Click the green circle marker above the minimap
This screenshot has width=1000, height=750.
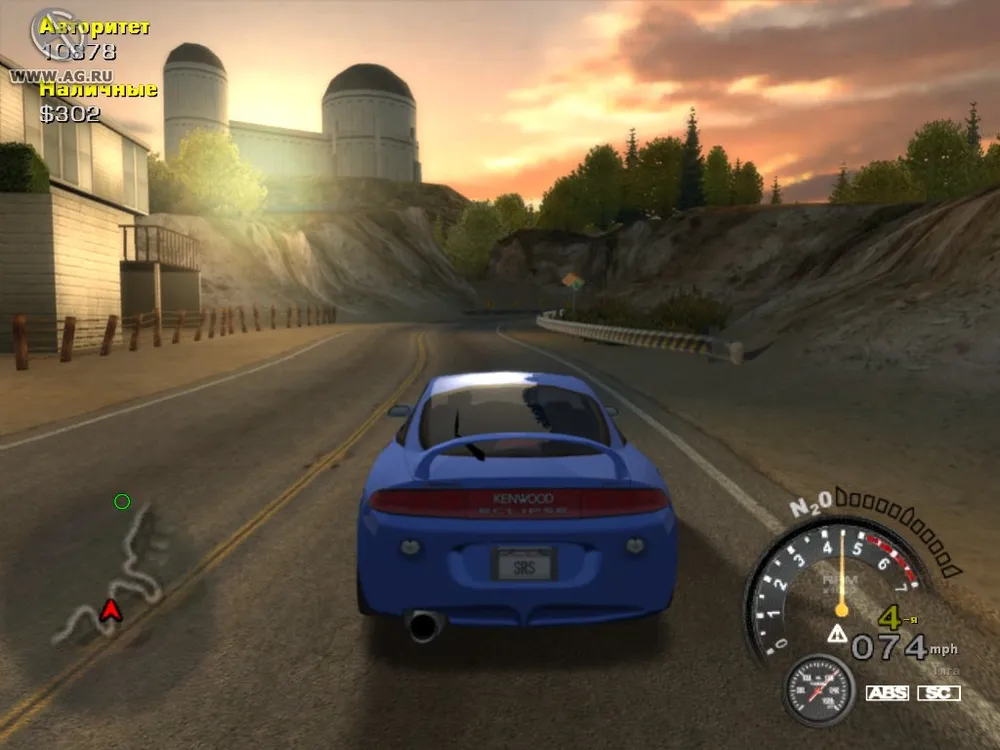[x=122, y=501]
